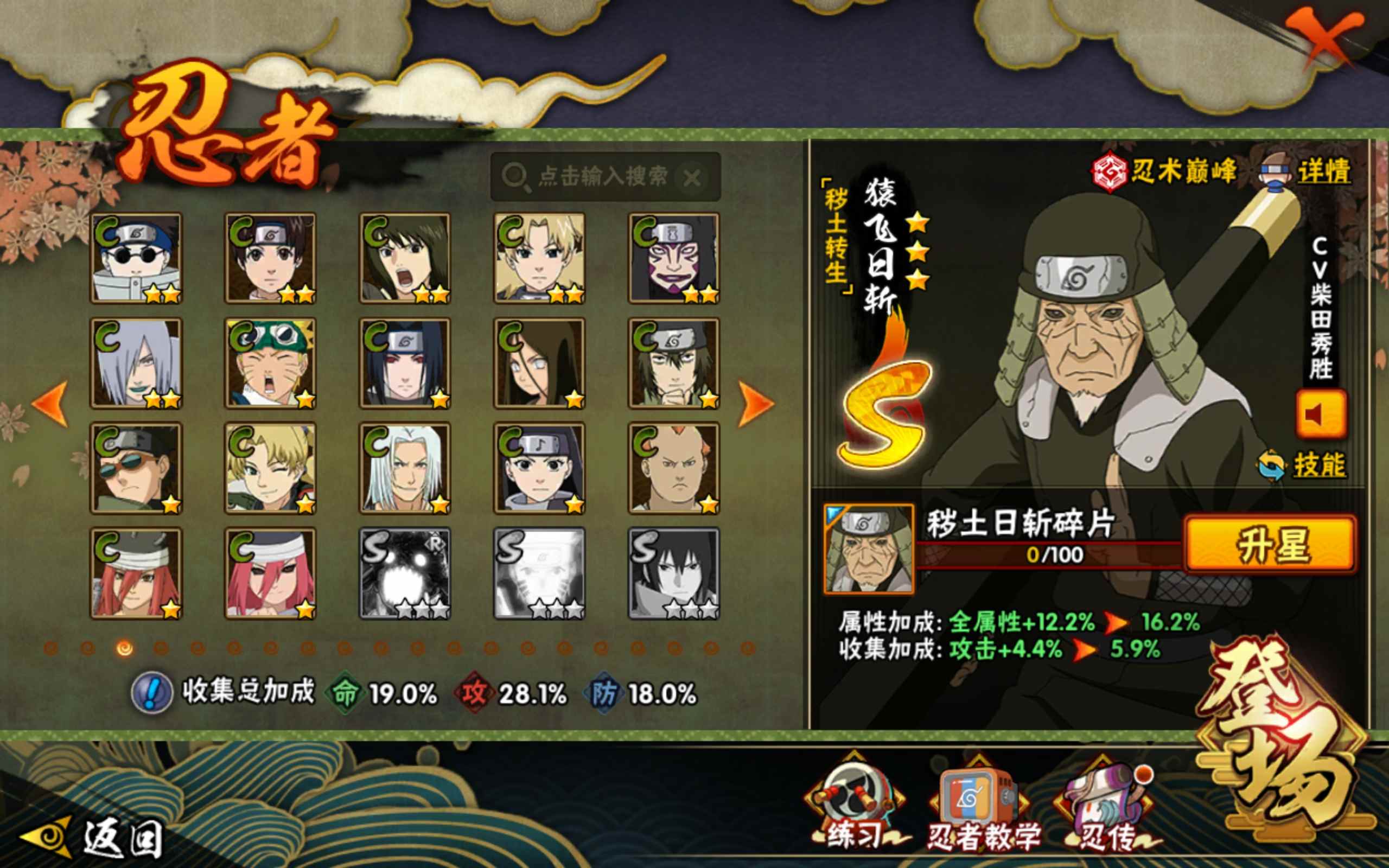Select the 秽土日斩碎片 fragment icon
This screenshot has height=868, width=1389.
(869, 549)
